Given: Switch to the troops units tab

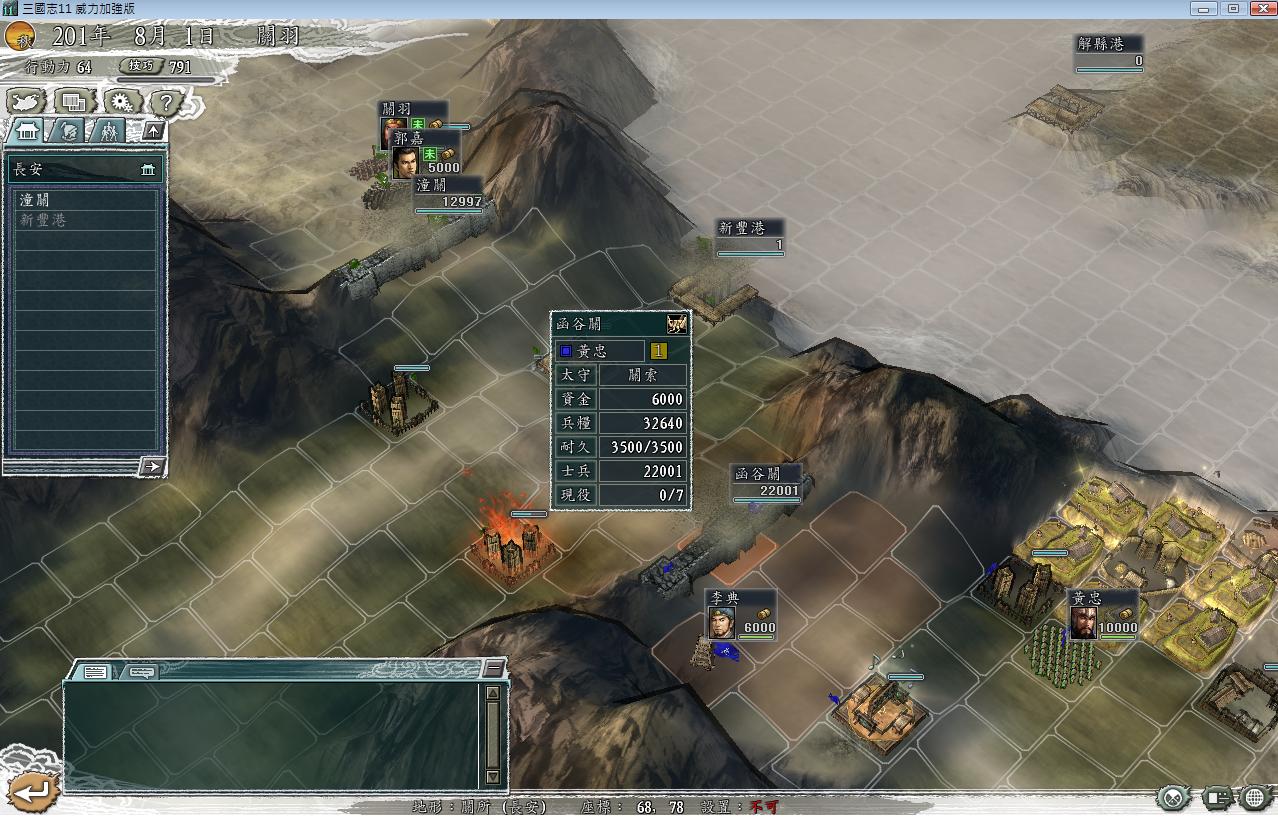Looking at the screenshot, I should click(108, 131).
